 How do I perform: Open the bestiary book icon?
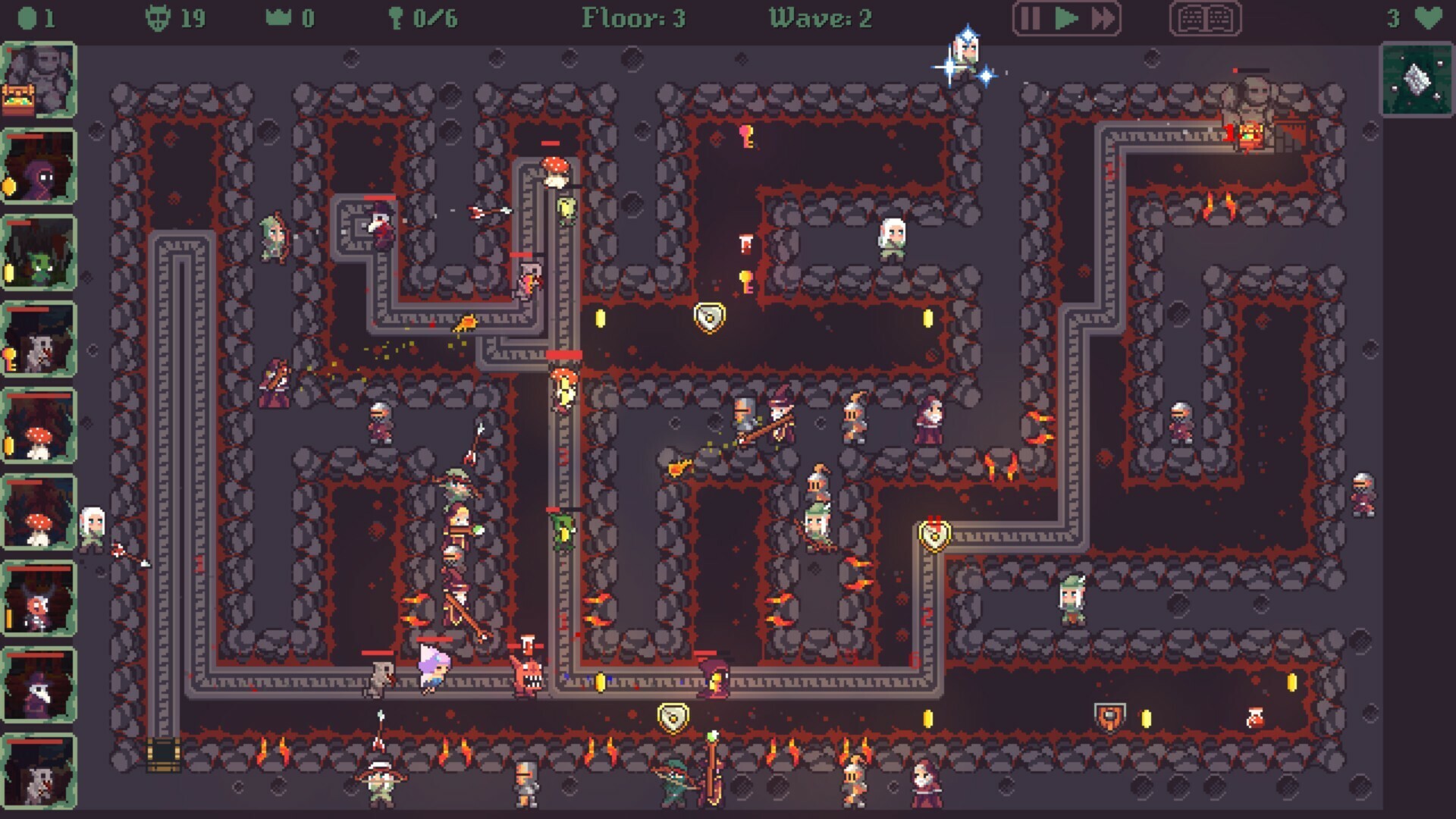click(x=1204, y=17)
